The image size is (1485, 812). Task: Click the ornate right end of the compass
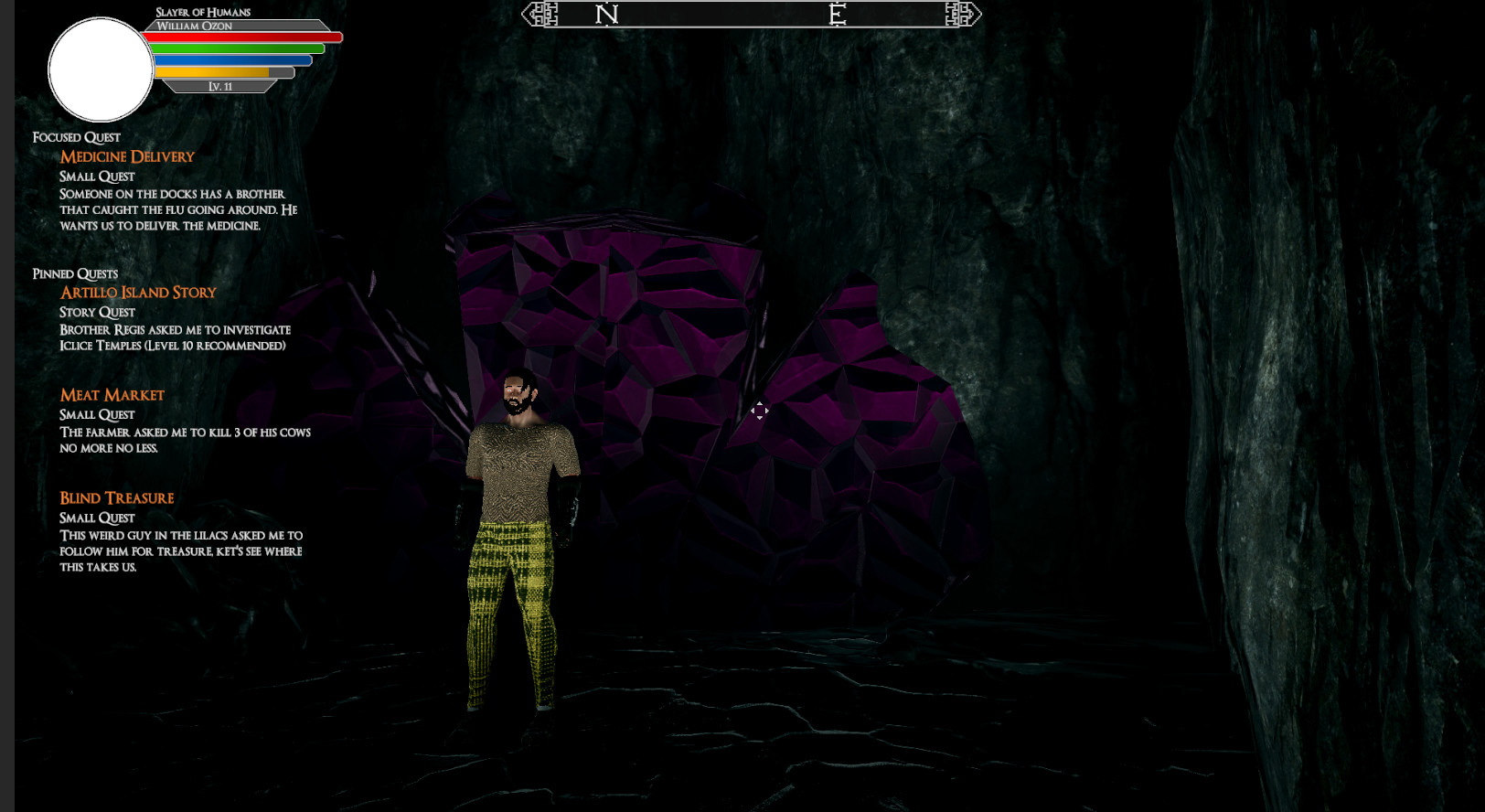click(x=962, y=14)
